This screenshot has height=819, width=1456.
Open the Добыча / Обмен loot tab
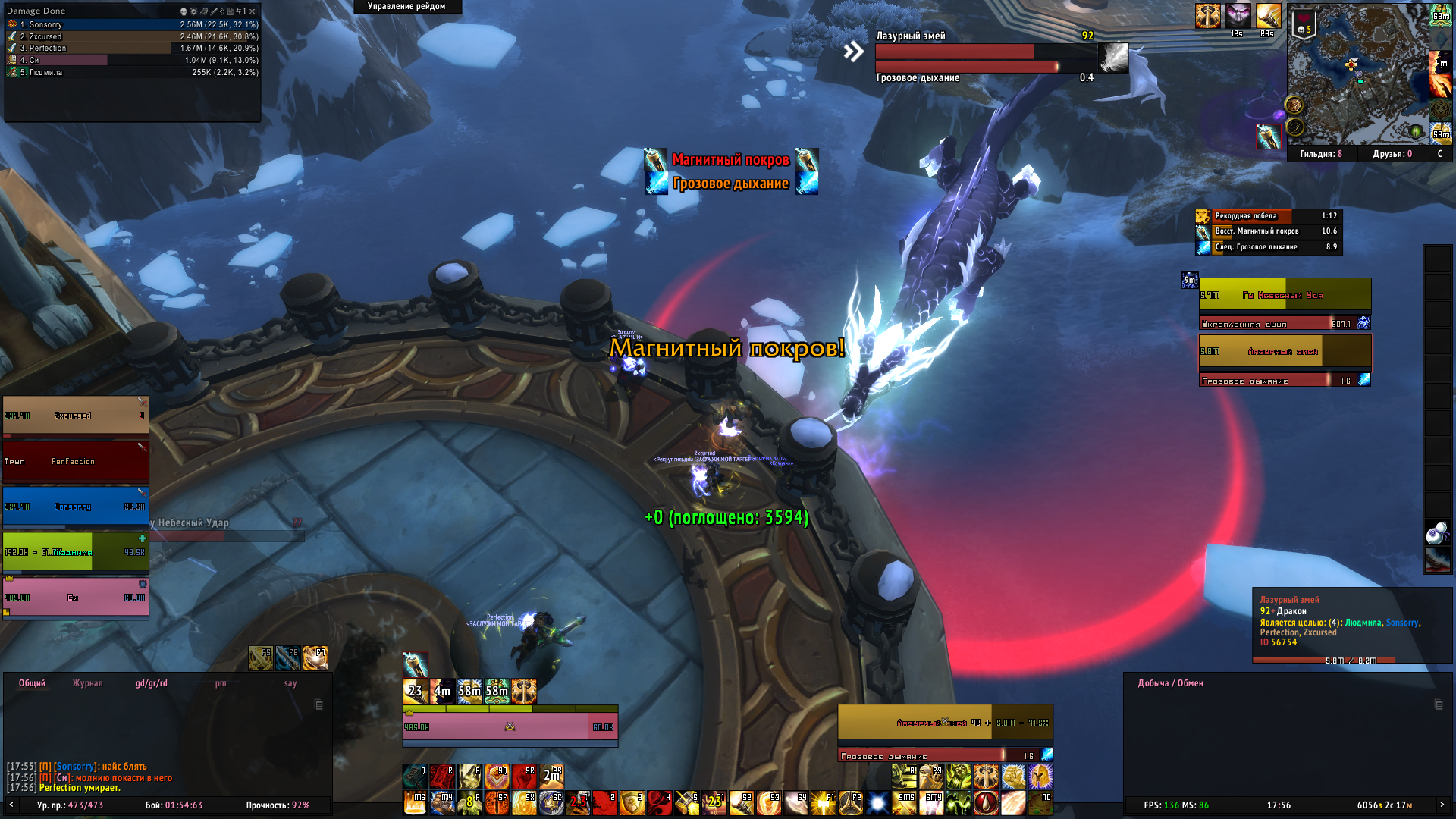pyautogui.click(x=1170, y=683)
